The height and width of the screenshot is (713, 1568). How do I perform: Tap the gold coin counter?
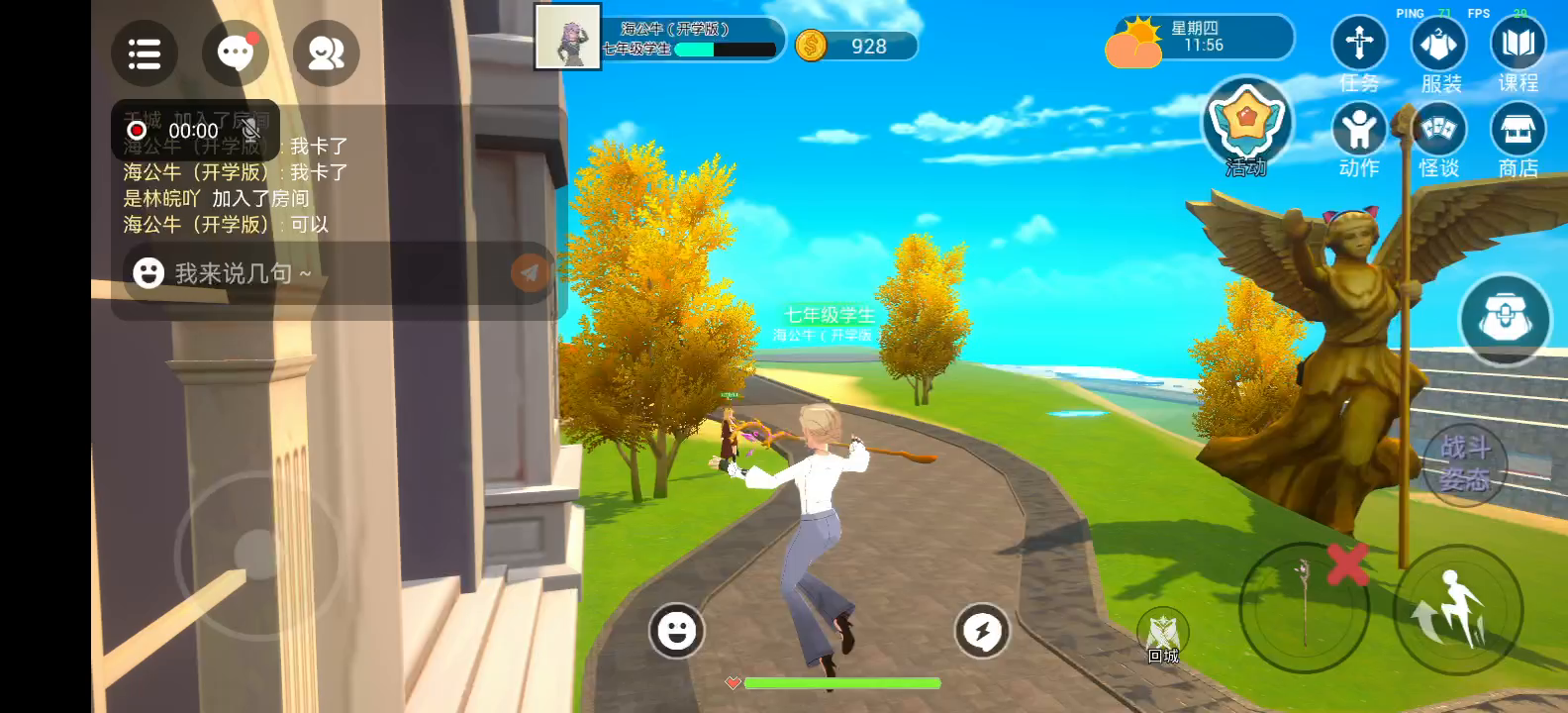pos(855,46)
